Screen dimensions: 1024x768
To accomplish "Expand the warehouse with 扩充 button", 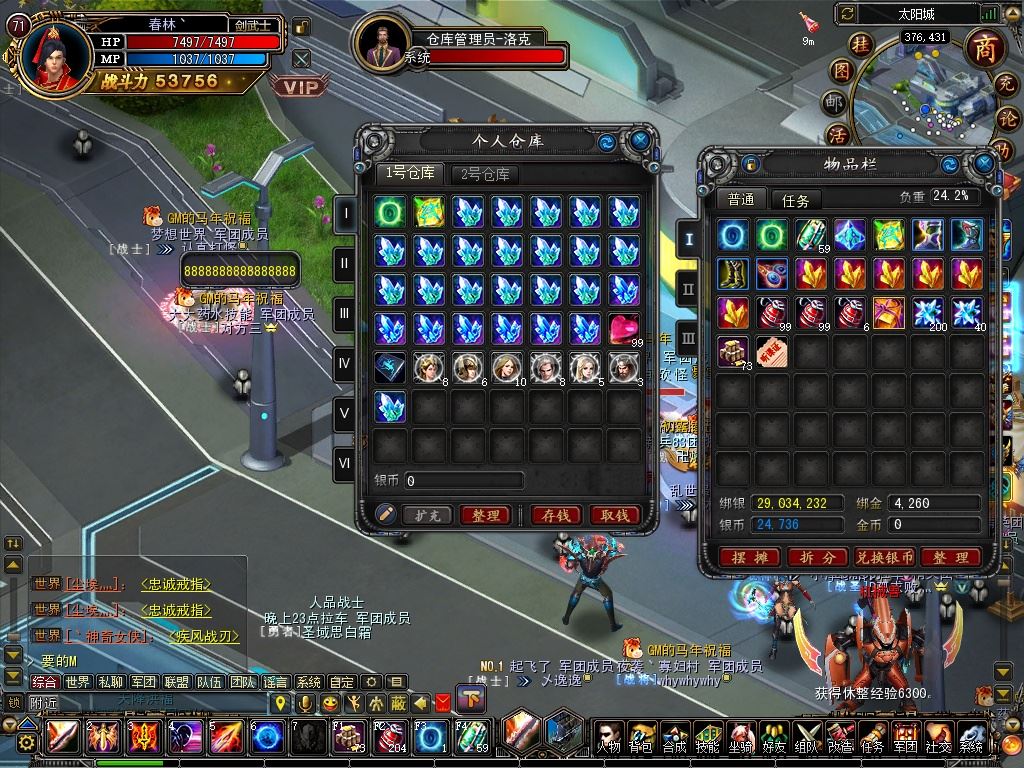I will click(427, 515).
